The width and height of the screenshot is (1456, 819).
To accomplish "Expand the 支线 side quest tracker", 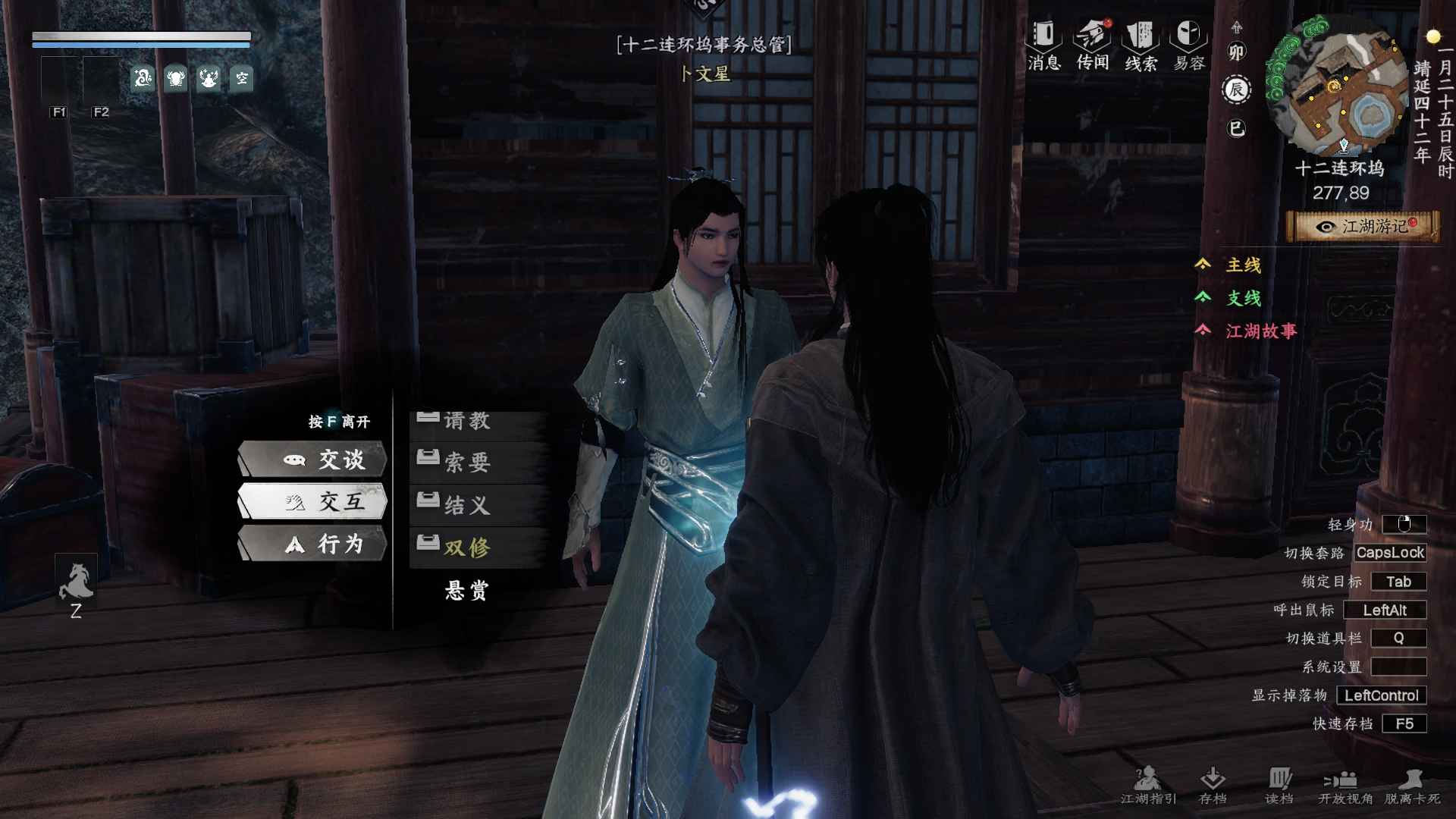I will point(1243,298).
